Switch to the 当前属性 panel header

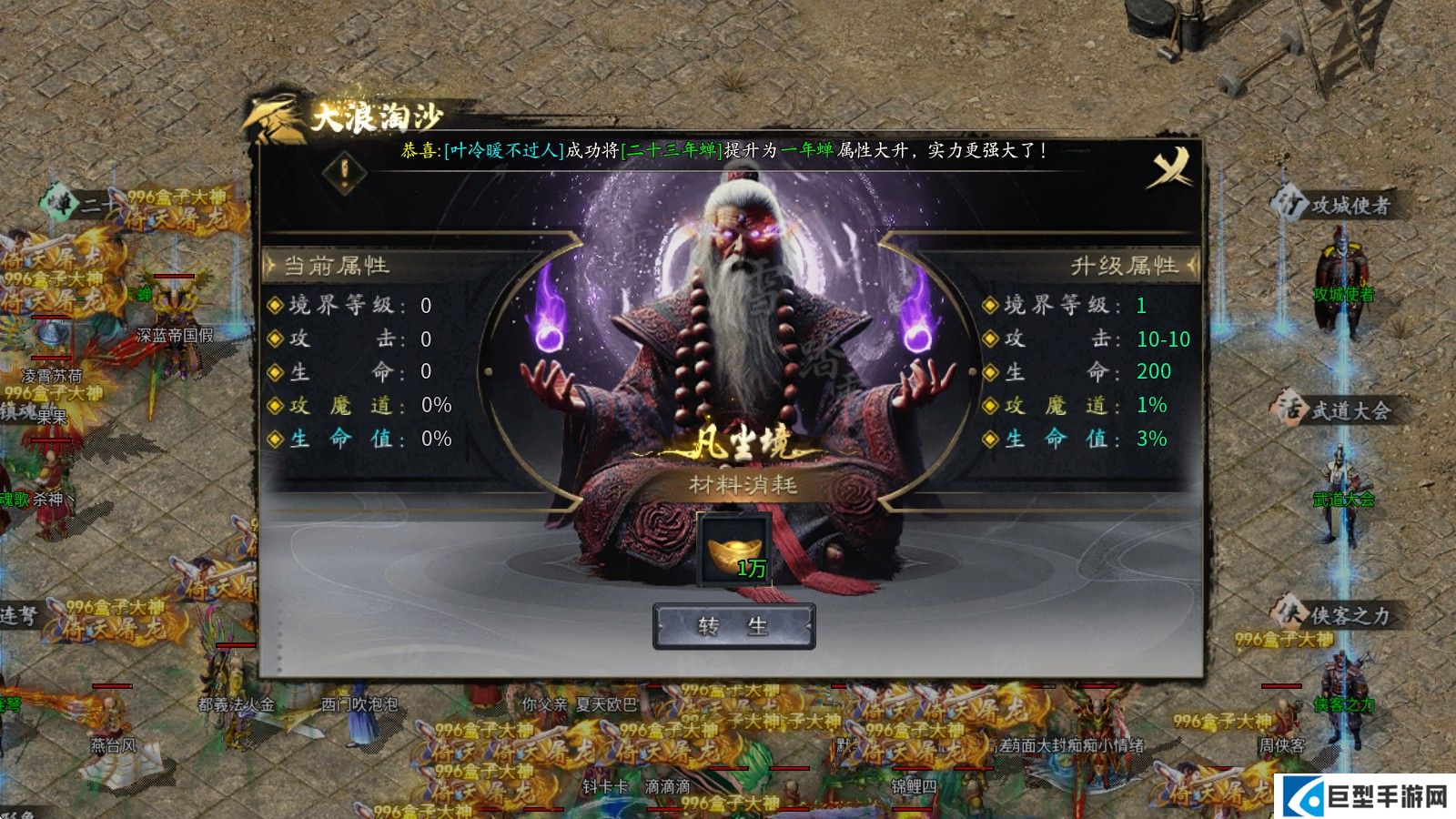(337, 263)
